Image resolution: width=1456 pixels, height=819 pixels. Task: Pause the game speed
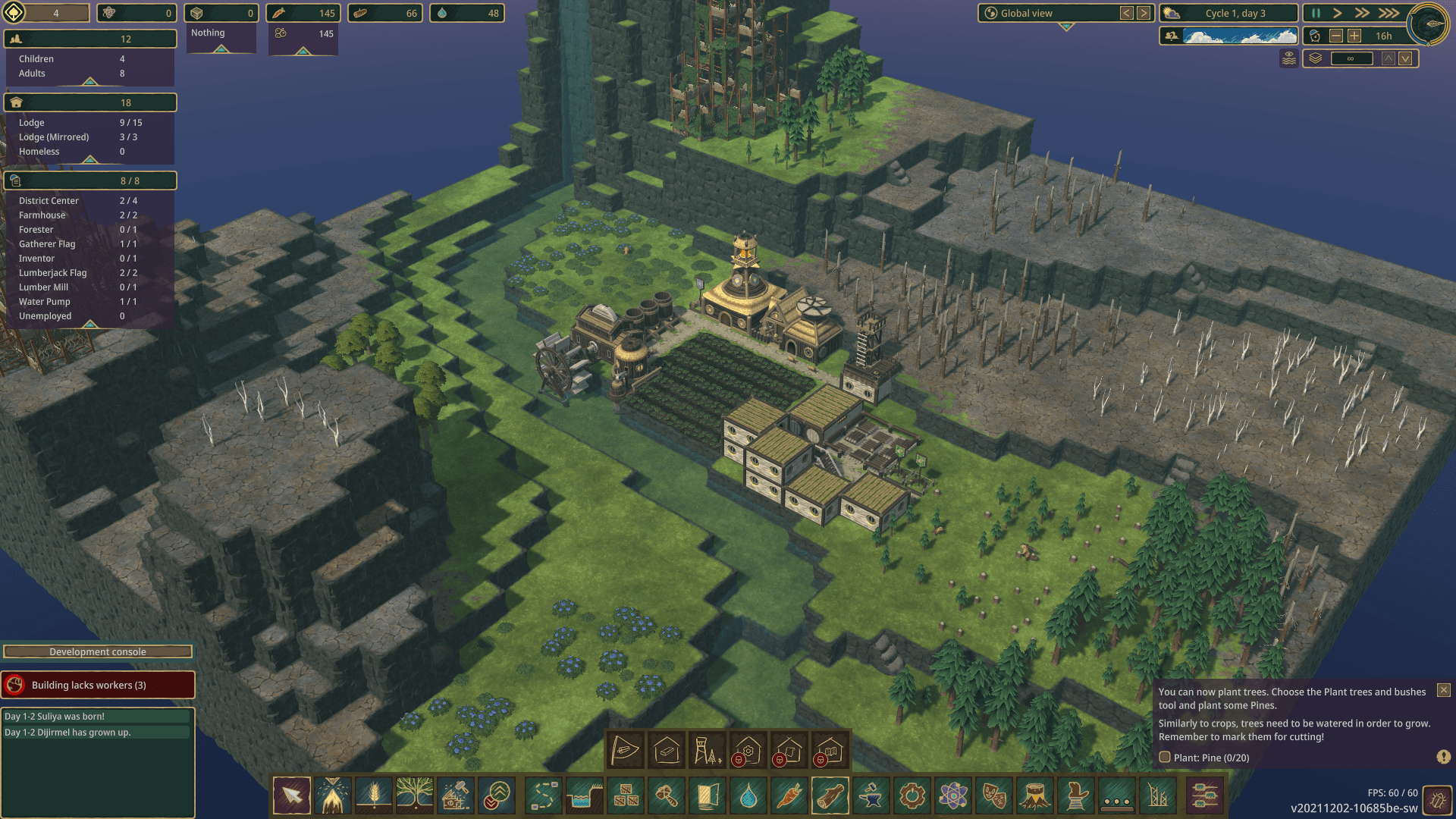point(1316,14)
